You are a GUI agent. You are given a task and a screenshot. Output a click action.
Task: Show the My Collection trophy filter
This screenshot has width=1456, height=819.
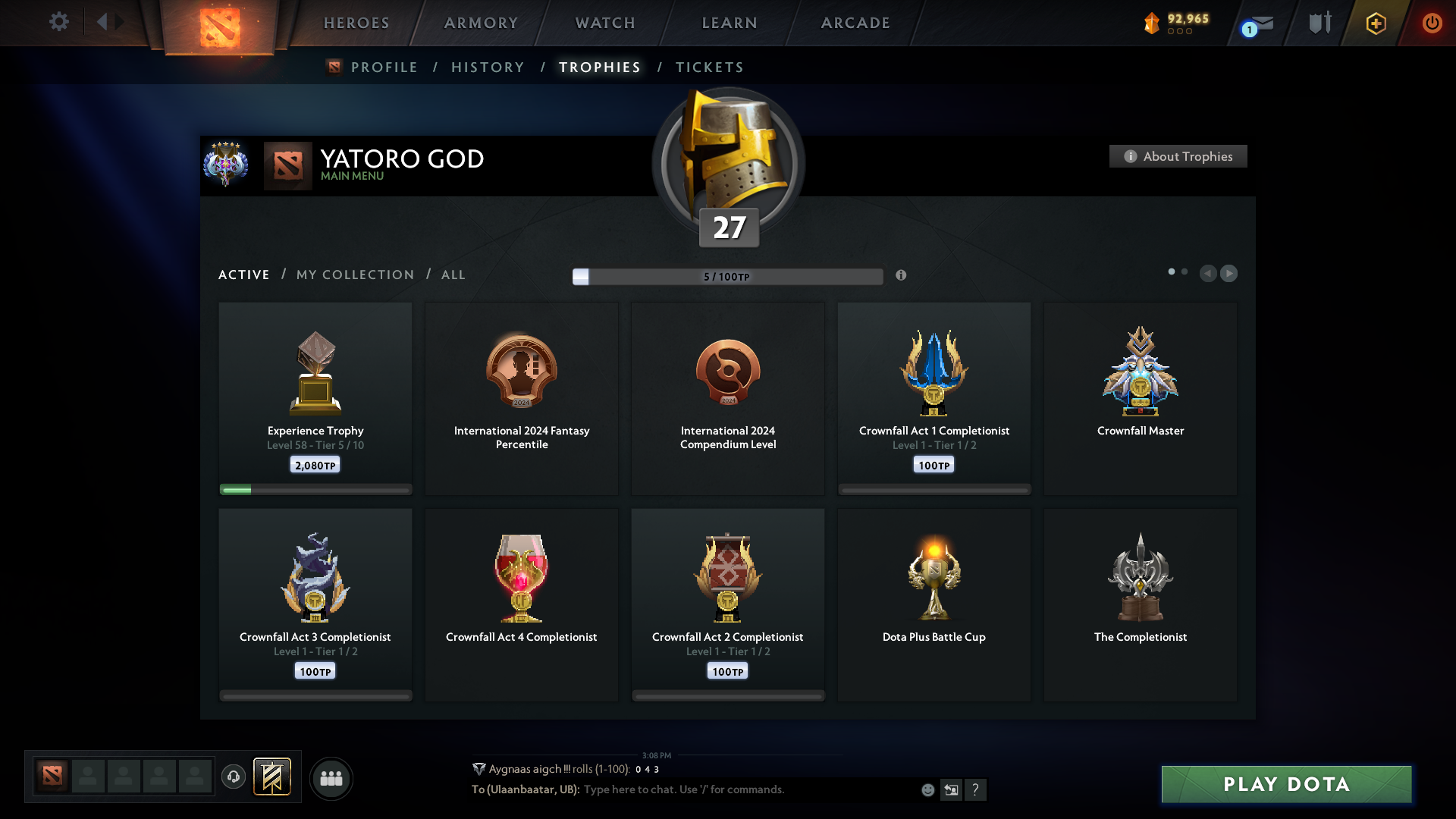tap(355, 275)
